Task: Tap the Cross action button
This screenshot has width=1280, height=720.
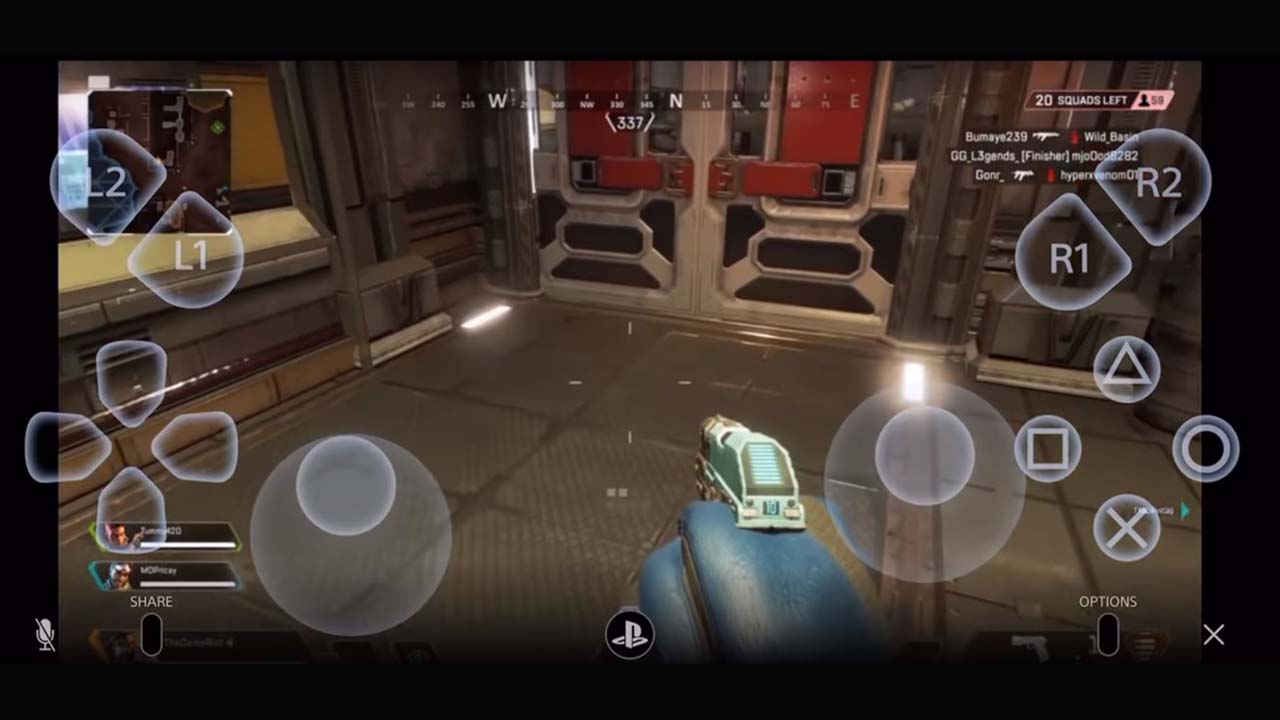Action: click(1125, 529)
